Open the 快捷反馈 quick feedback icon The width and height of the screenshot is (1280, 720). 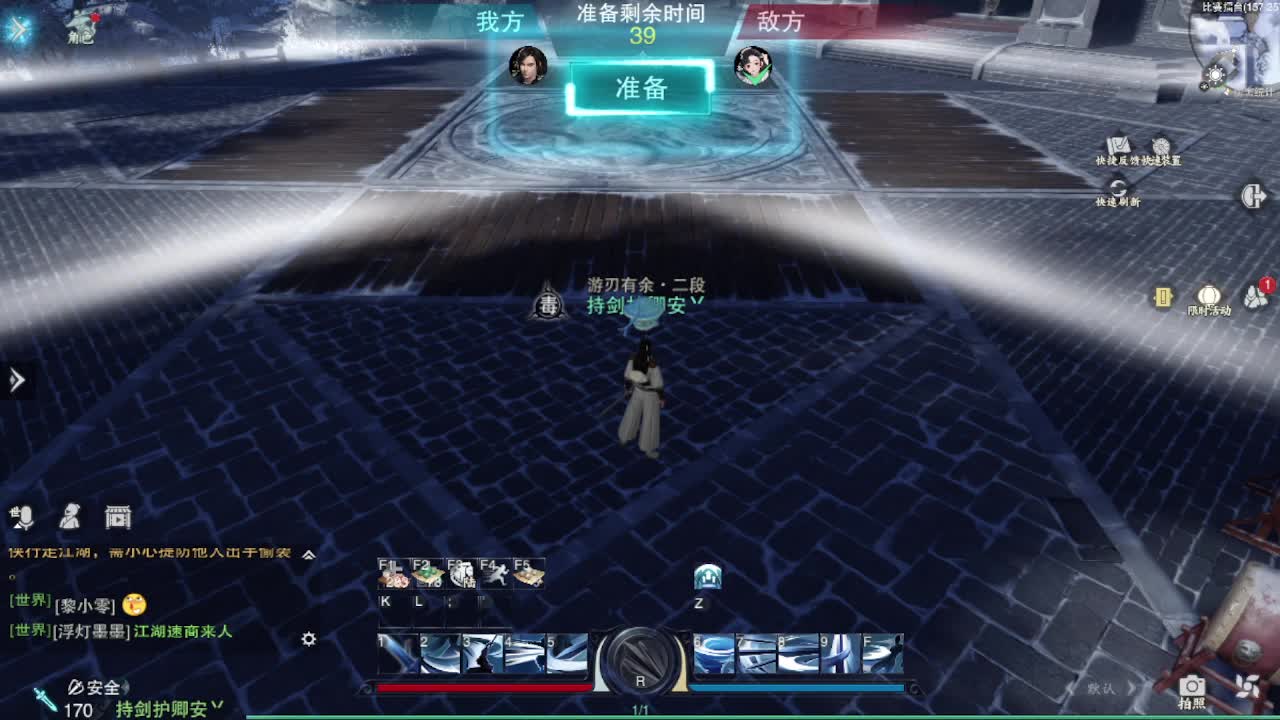tap(1116, 145)
